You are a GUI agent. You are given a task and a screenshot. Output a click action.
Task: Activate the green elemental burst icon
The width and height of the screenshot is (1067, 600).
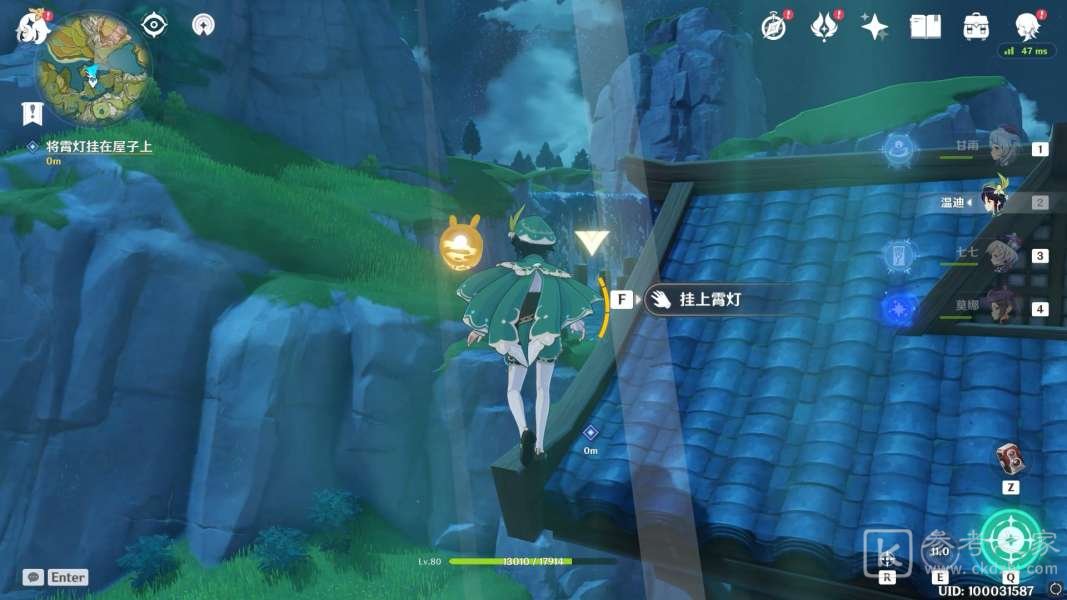click(x=1010, y=541)
